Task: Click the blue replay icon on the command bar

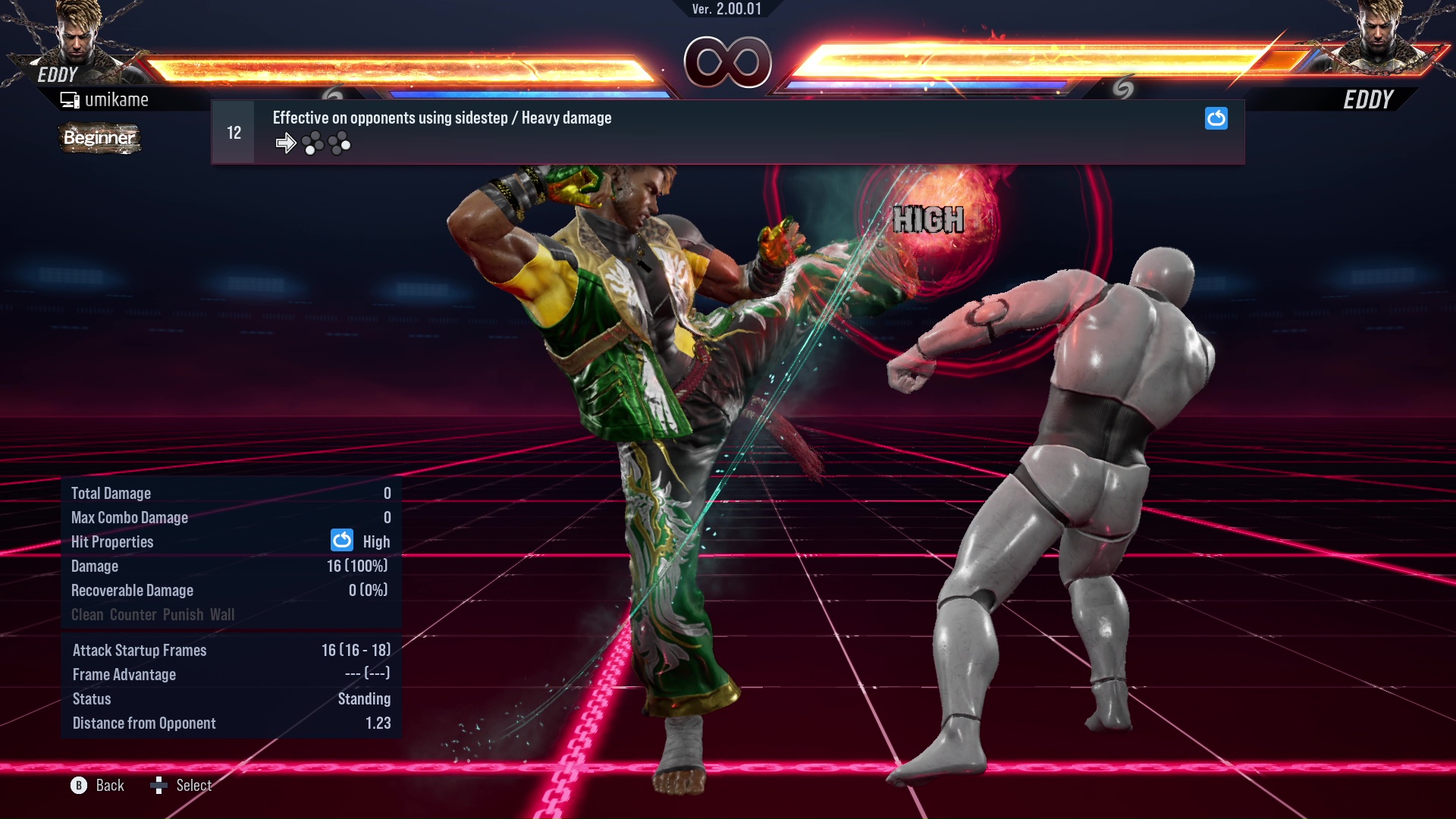Action: coord(1216,118)
